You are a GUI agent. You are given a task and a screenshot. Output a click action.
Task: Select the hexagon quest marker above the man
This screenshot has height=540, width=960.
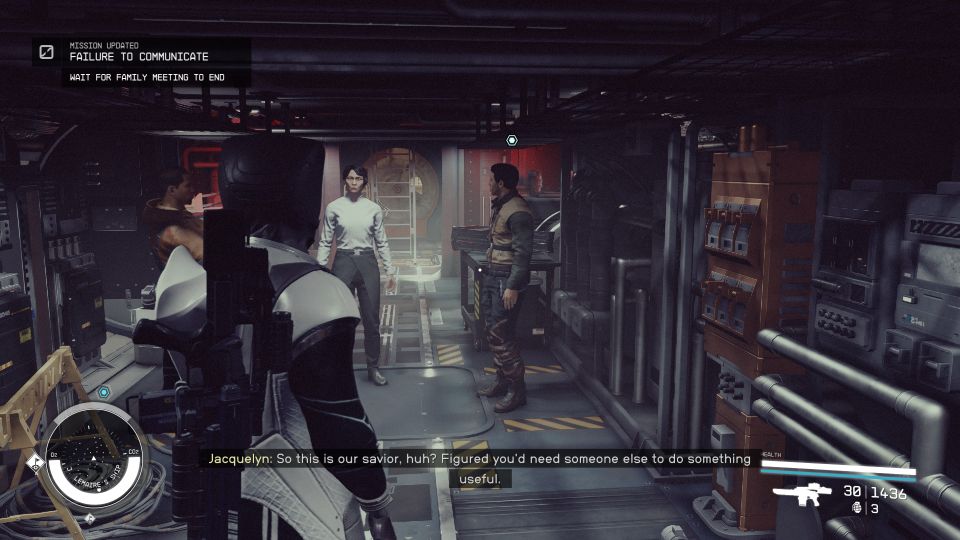coord(512,140)
